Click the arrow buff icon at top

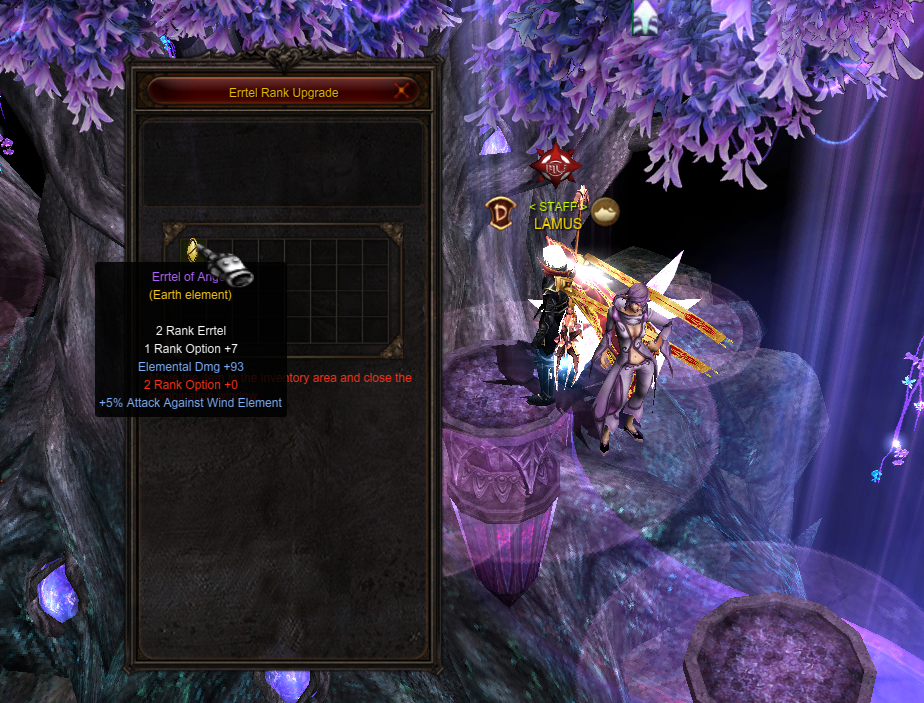(x=645, y=17)
